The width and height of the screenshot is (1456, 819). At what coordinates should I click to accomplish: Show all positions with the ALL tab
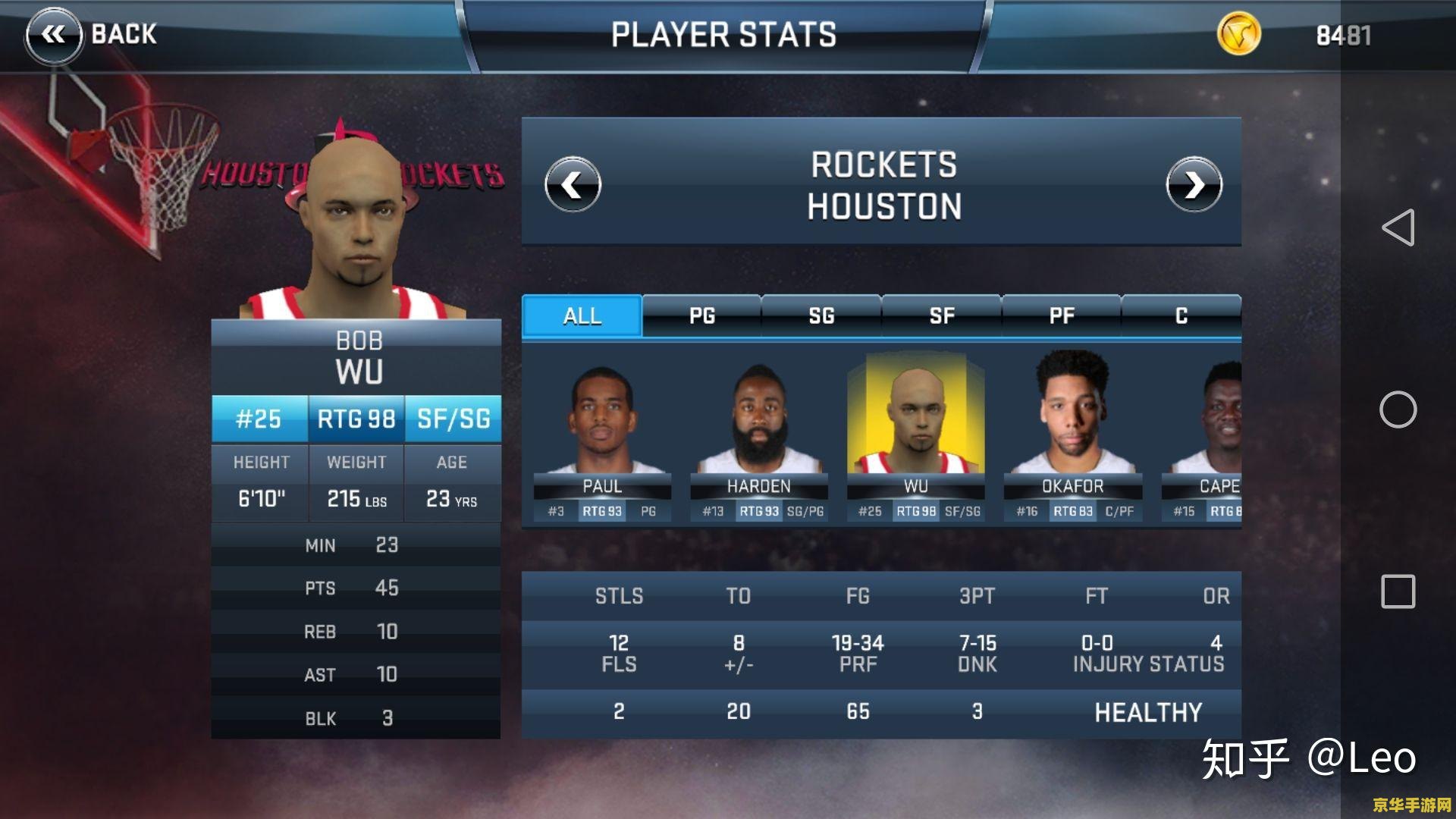[582, 315]
